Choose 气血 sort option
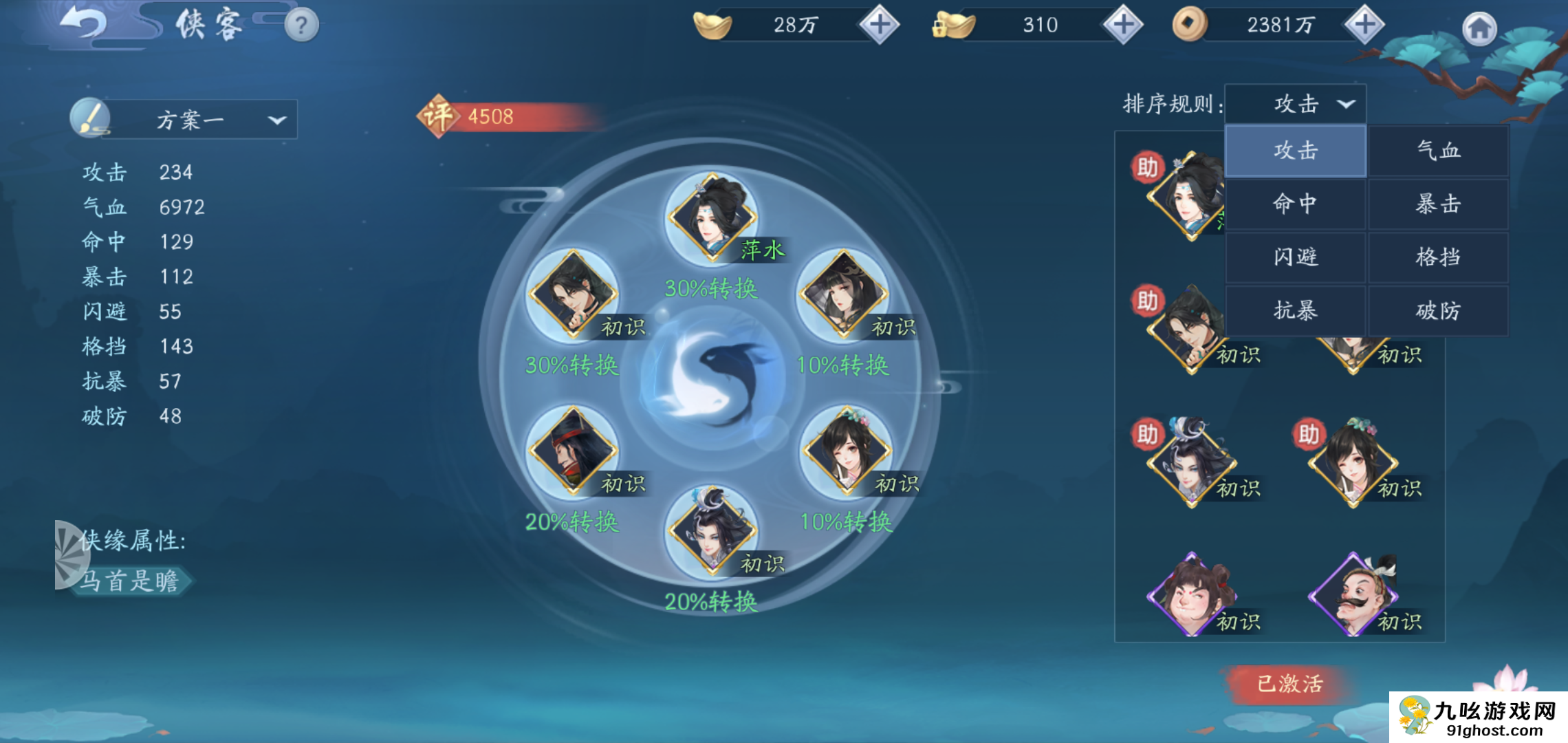This screenshot has width=1568, height=743. [x=1438, y=151]
